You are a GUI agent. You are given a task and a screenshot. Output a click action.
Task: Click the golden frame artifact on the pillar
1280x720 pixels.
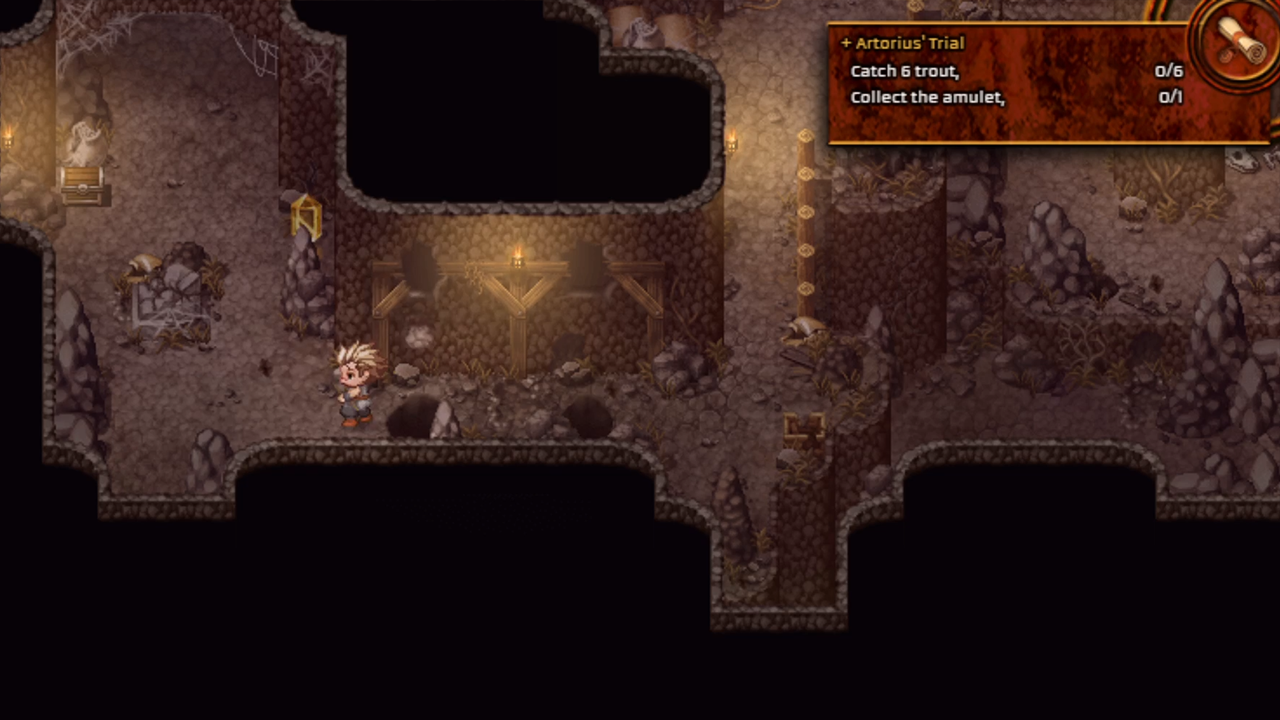(x=306, y=218)
